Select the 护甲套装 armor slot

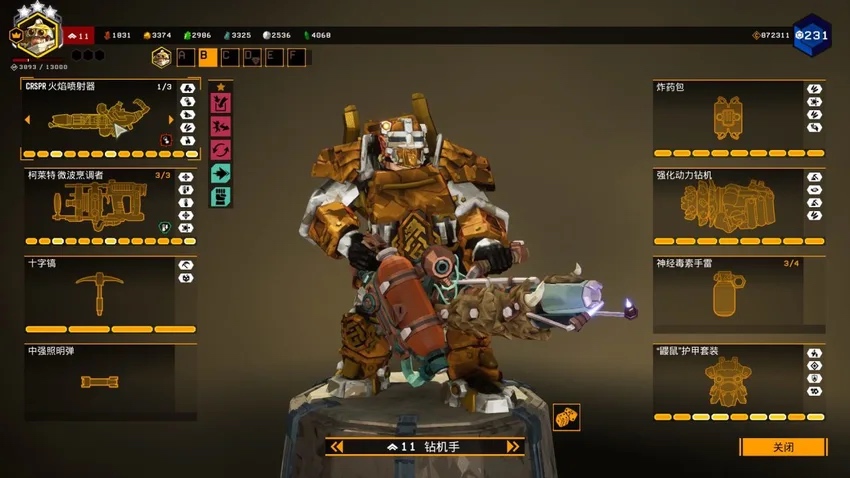727,381
